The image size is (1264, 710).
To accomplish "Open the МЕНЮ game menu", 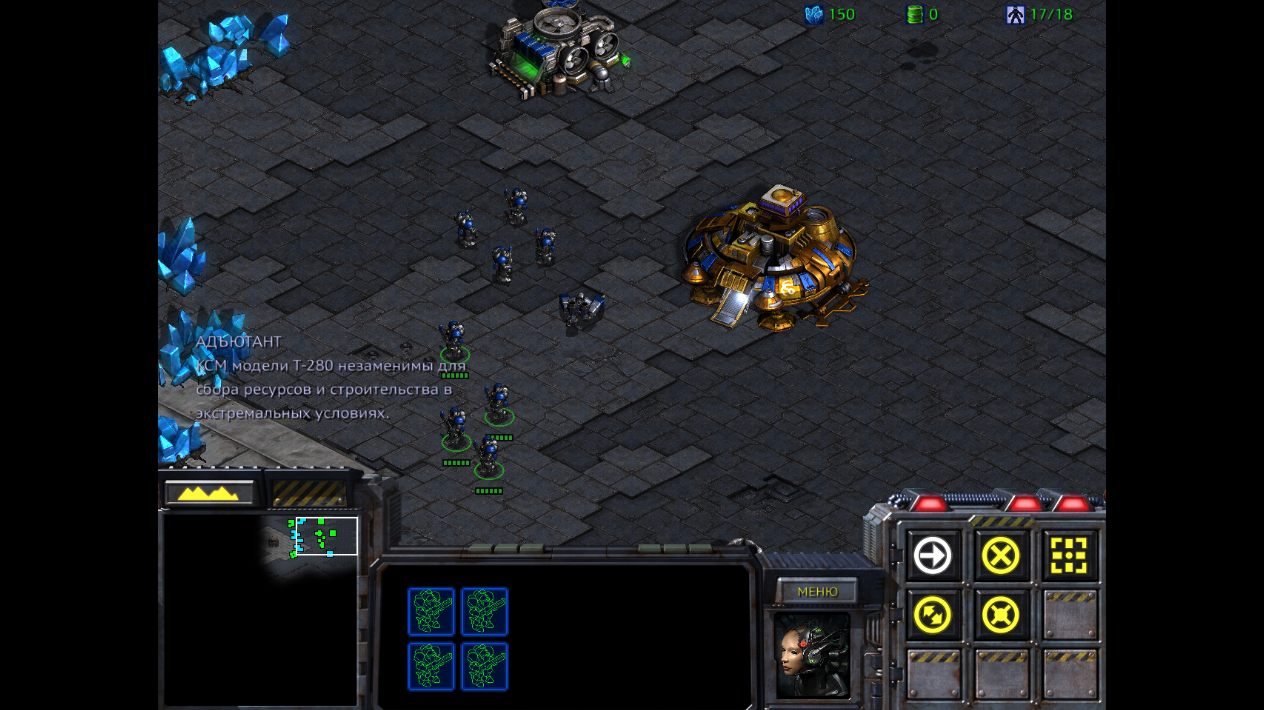I will pyautogui.click(x=817, y=591).
